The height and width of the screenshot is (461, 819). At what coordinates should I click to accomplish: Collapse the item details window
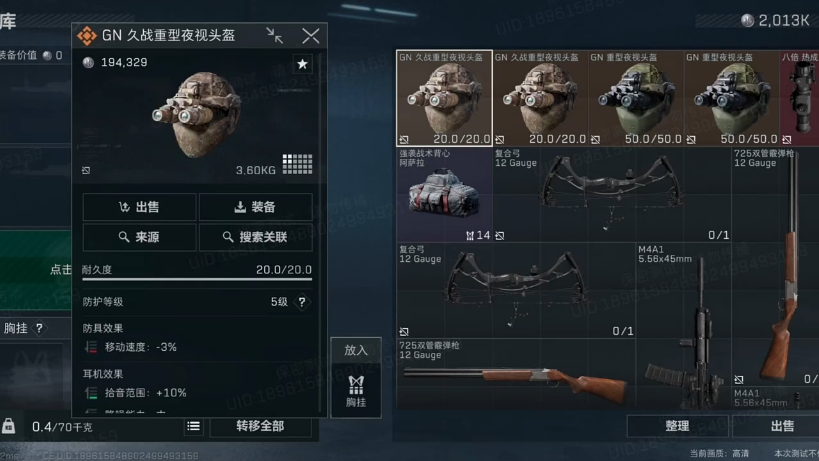coord(274,36)
